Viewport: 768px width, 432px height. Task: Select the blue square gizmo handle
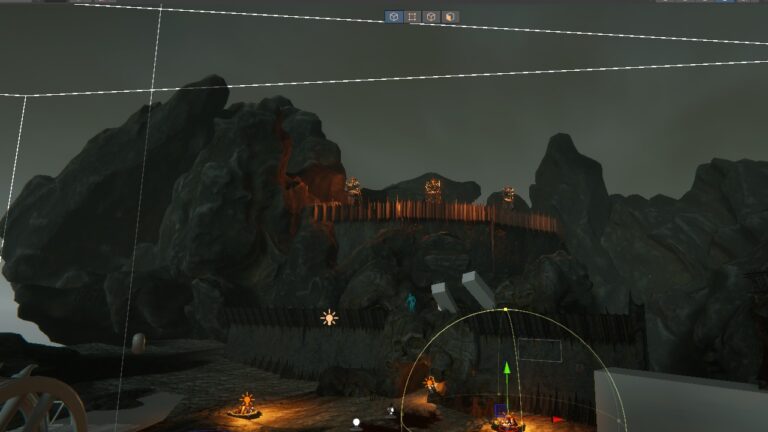point(500,409)
